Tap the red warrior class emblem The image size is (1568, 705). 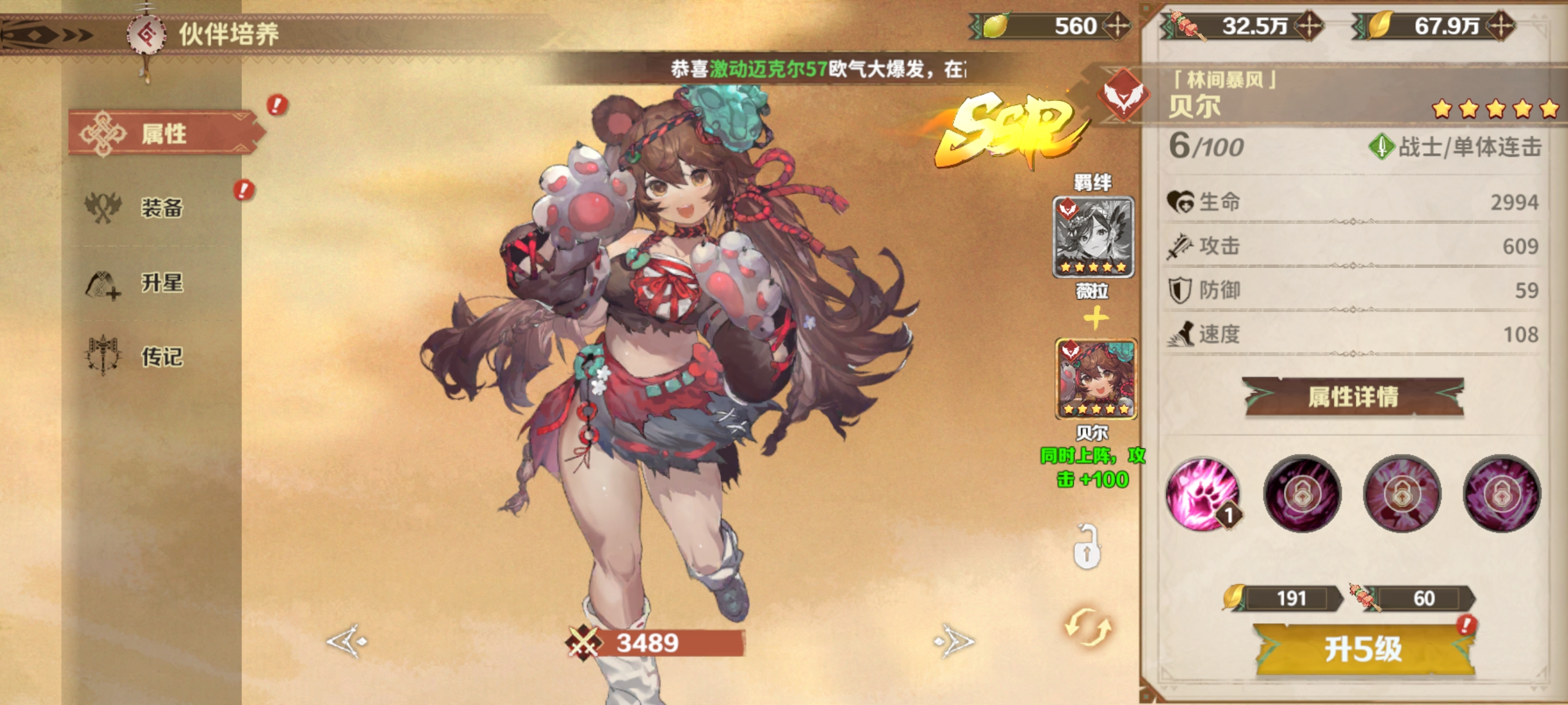point(1123,96)
